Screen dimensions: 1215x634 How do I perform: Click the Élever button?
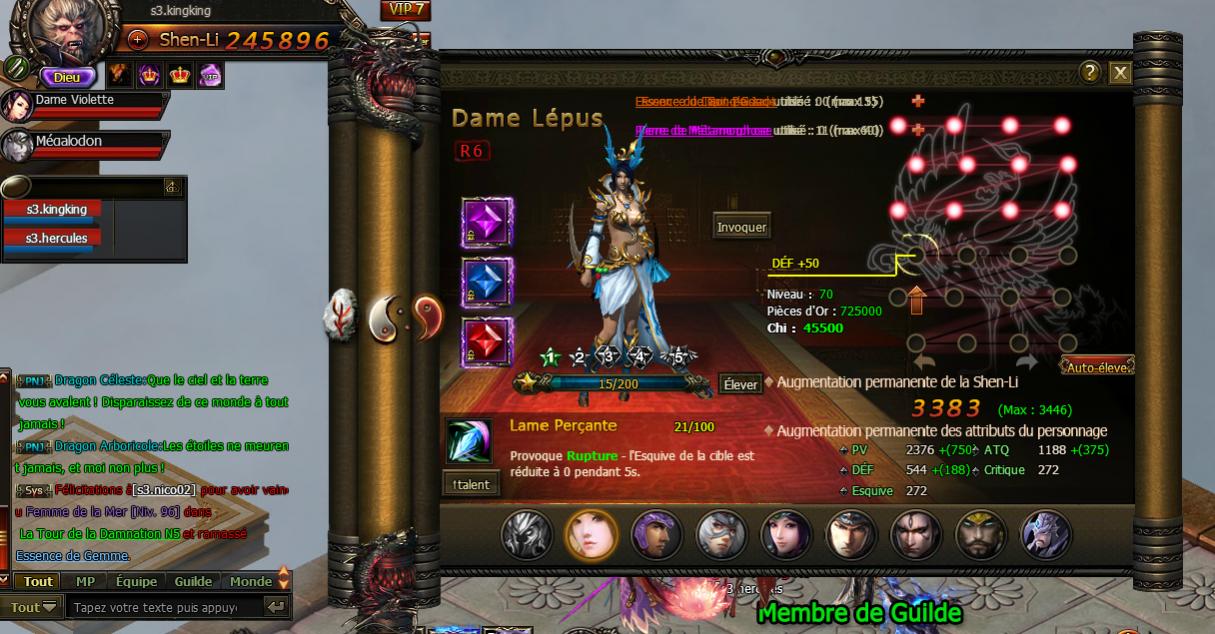pyautogui.click(x=740, y=384)
